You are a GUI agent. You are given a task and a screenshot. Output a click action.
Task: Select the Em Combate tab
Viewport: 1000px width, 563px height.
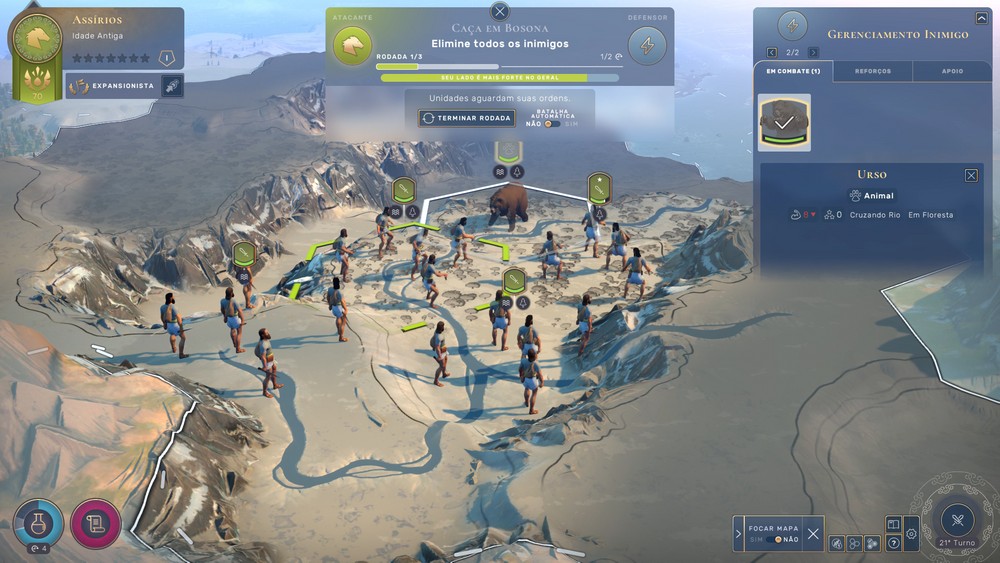pyautogui.click(x=793, y=71)
